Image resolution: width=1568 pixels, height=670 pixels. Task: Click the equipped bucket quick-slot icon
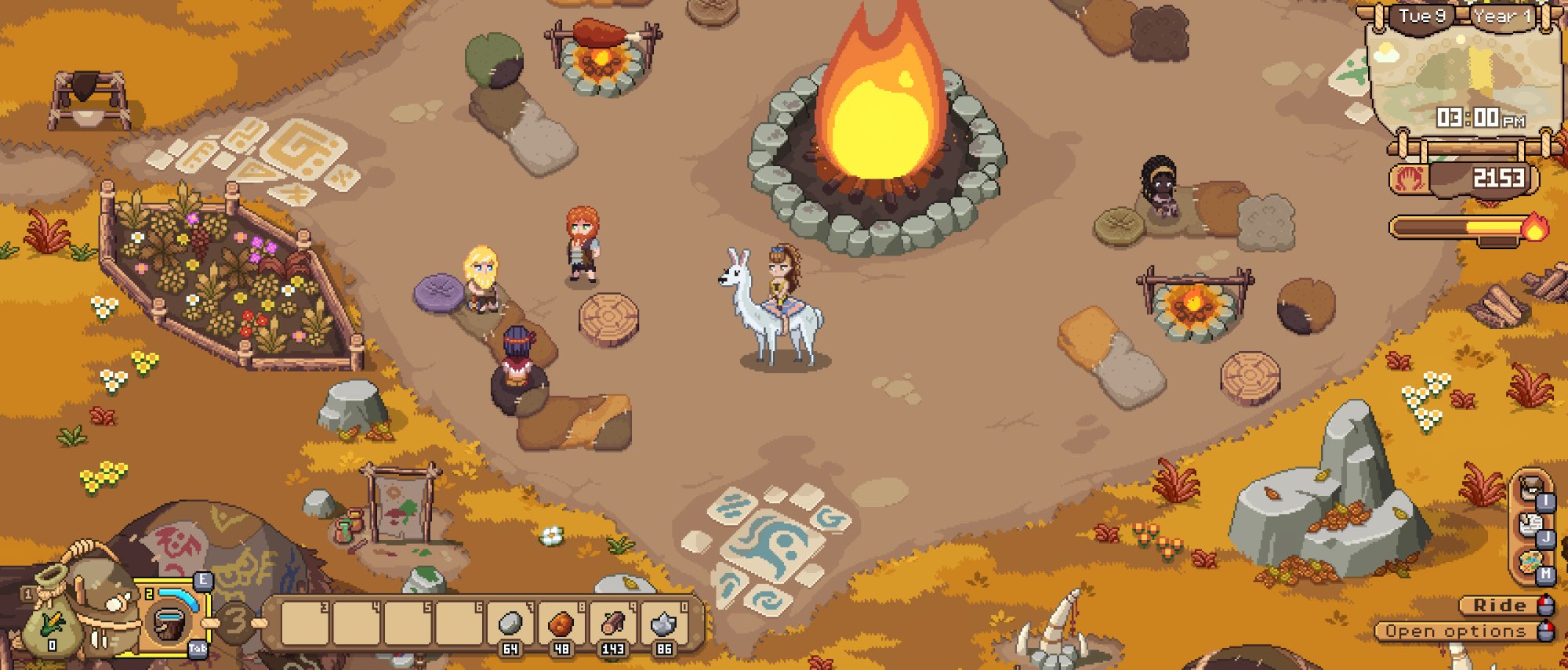(x=169, y=625)
